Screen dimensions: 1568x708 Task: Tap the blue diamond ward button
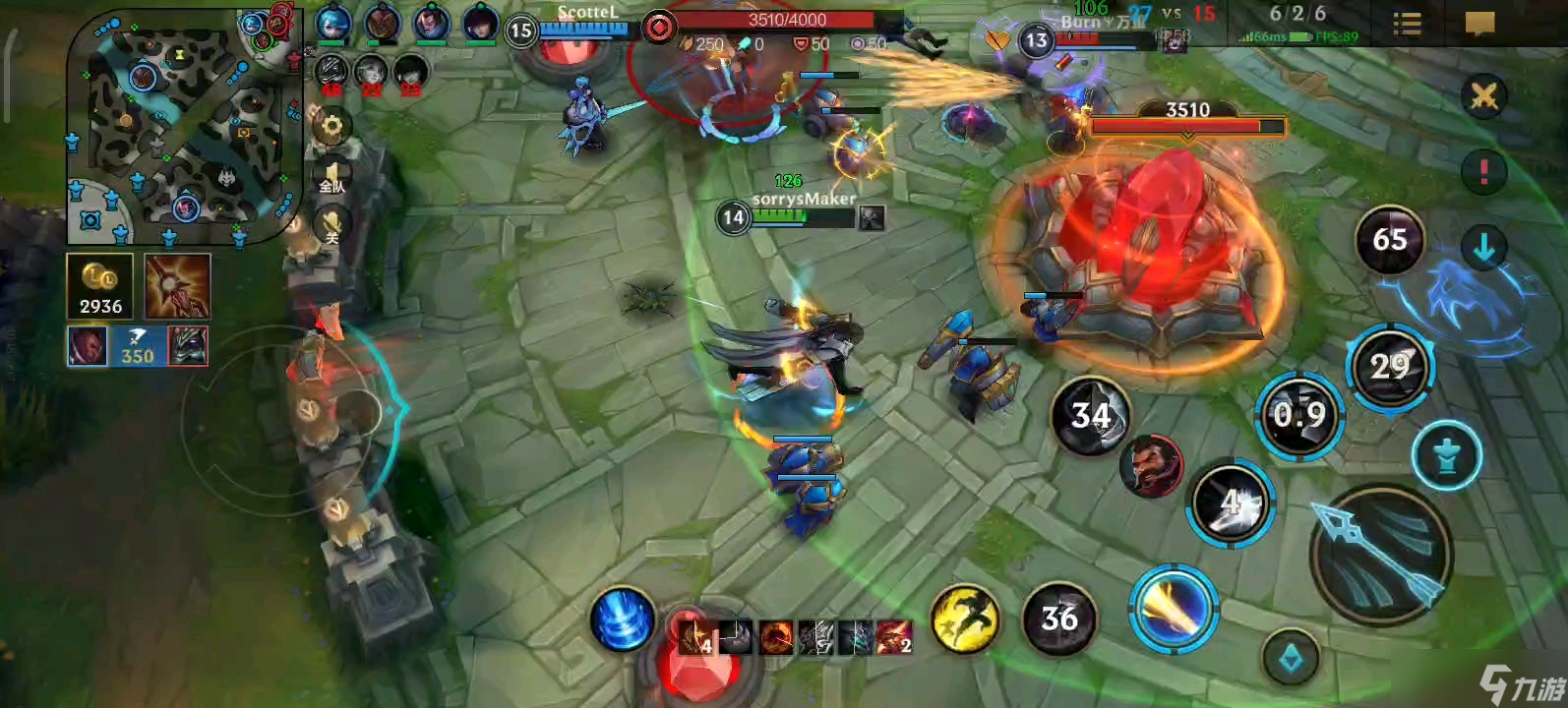[1291, 659]
